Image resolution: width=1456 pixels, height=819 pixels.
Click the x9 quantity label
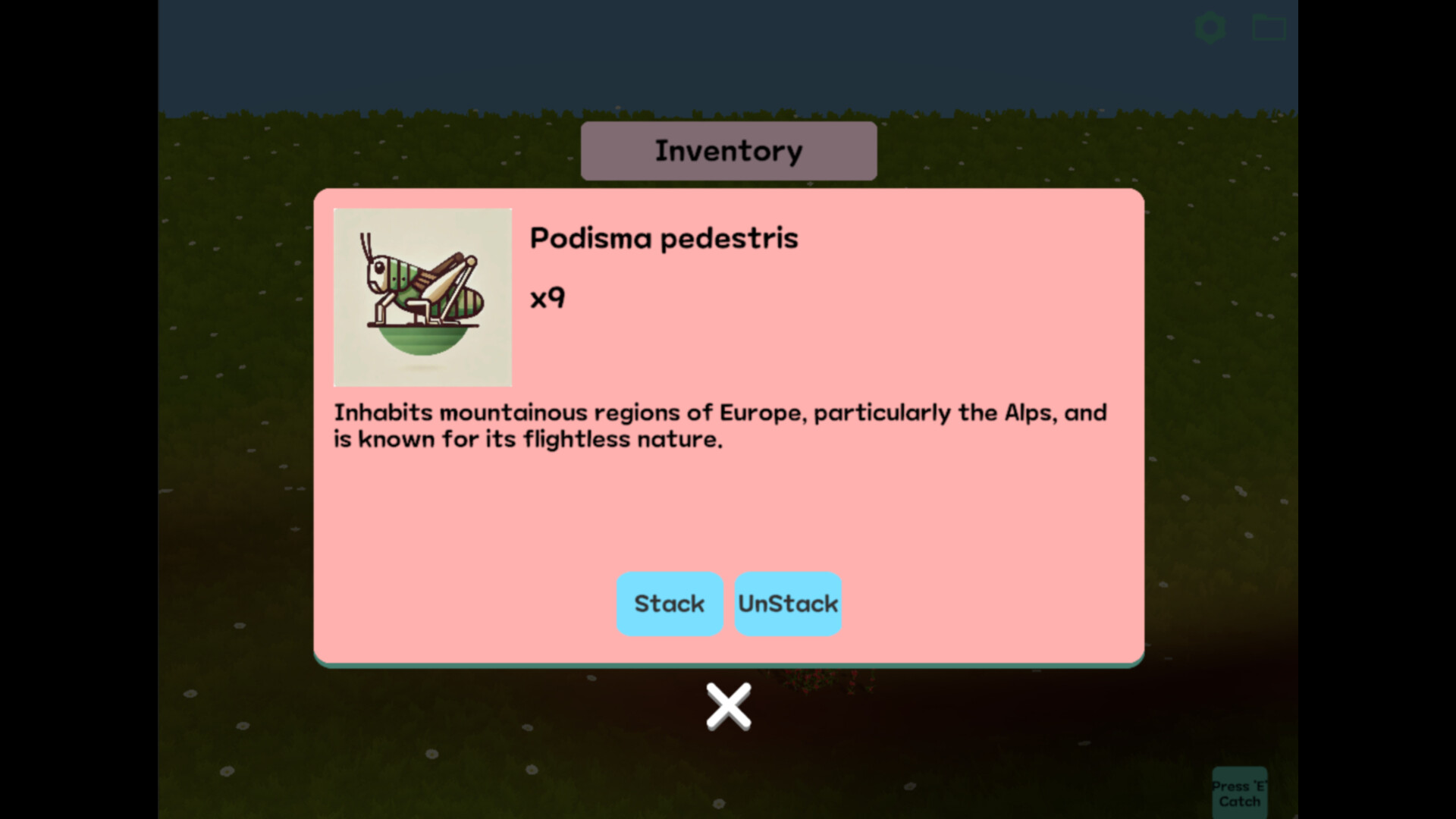pyautogui.click(x=548, y=298)
